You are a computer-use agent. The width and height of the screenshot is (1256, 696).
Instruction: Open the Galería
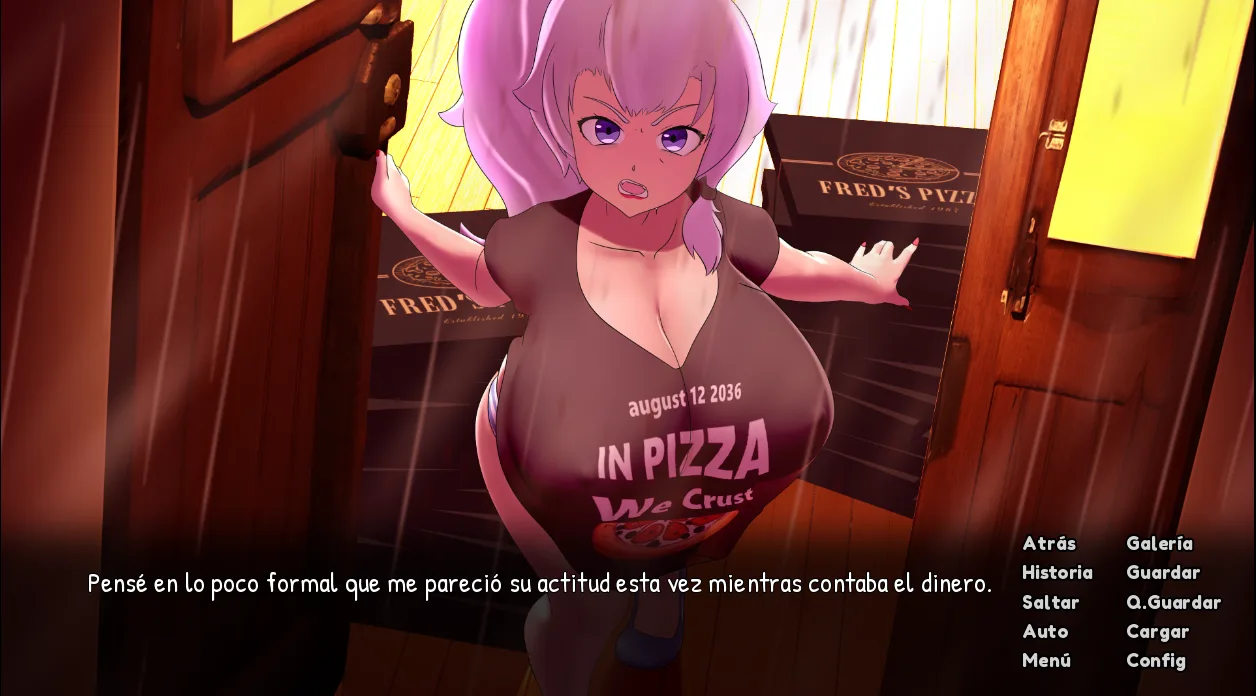1159,543
